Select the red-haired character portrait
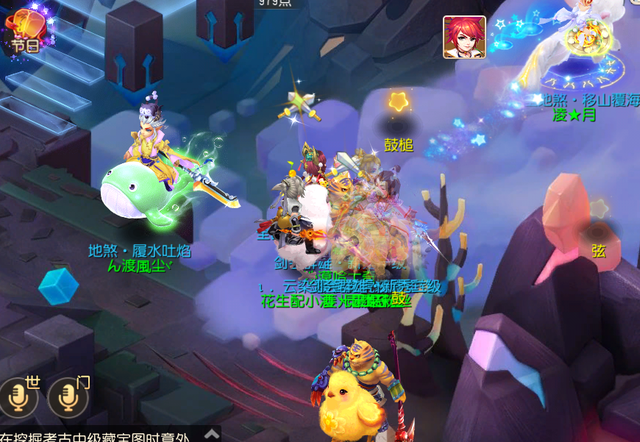The height and width of the screenshot is (442, 640). [x=465, y=37]
